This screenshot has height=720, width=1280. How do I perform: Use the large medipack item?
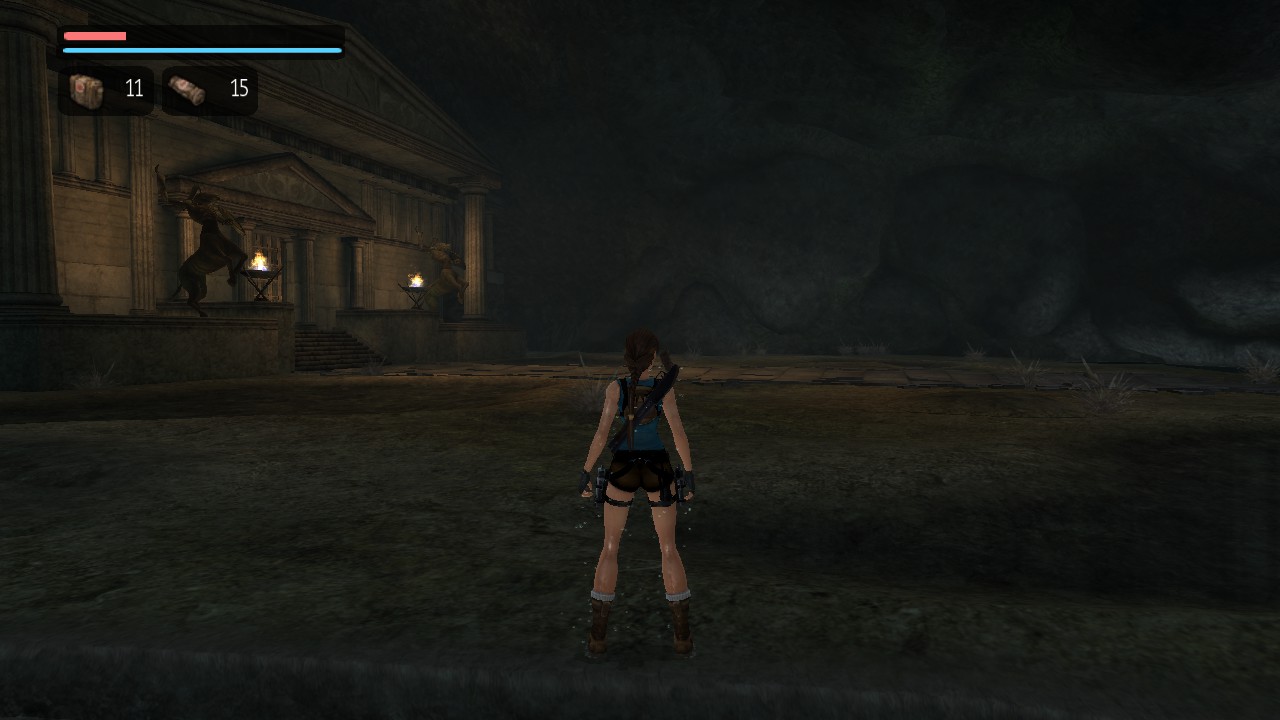pyautogui.click(x=87, y=90)
